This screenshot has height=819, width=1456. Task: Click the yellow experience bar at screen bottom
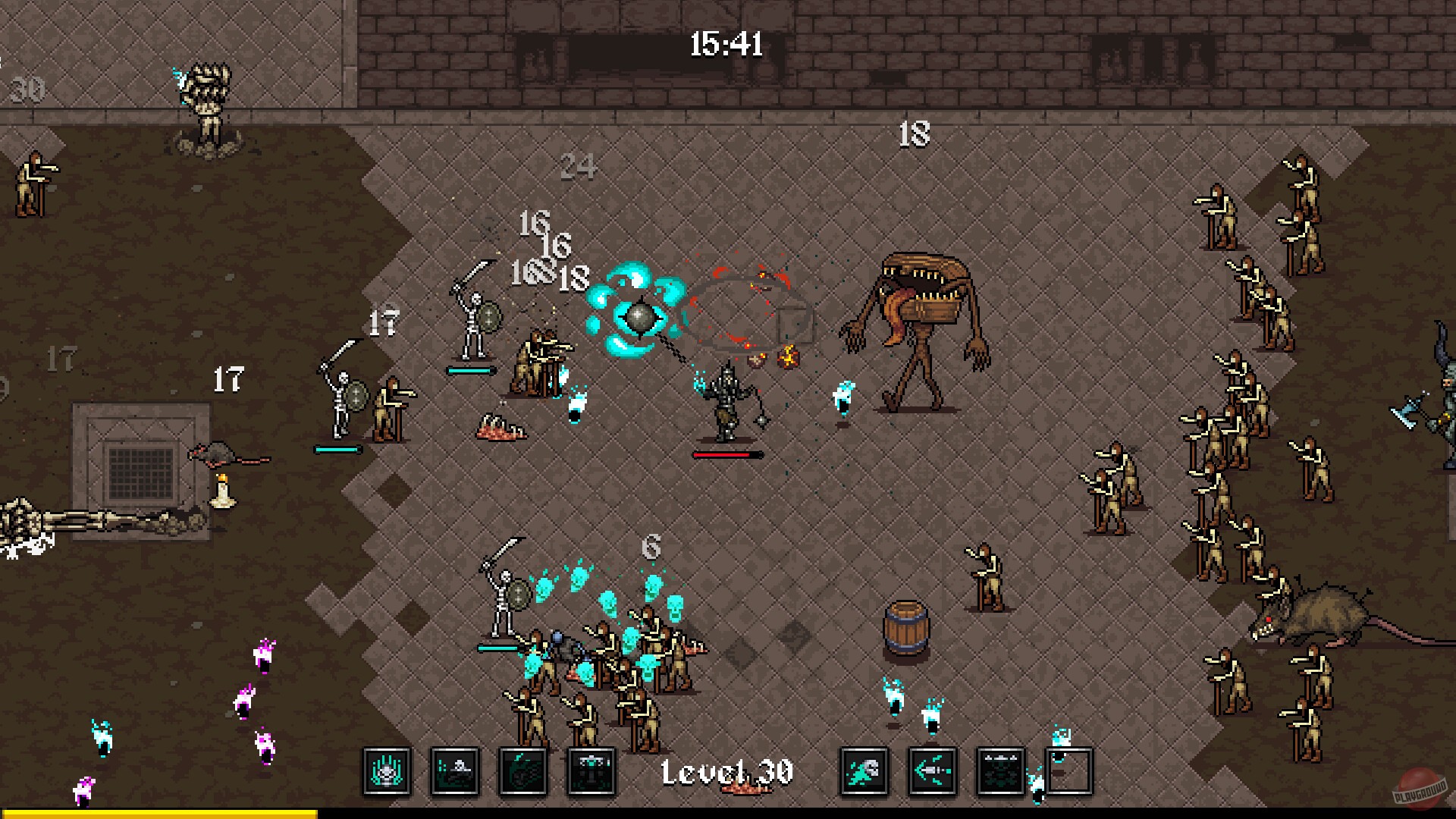pyautogui.click(x=159, y=813)
